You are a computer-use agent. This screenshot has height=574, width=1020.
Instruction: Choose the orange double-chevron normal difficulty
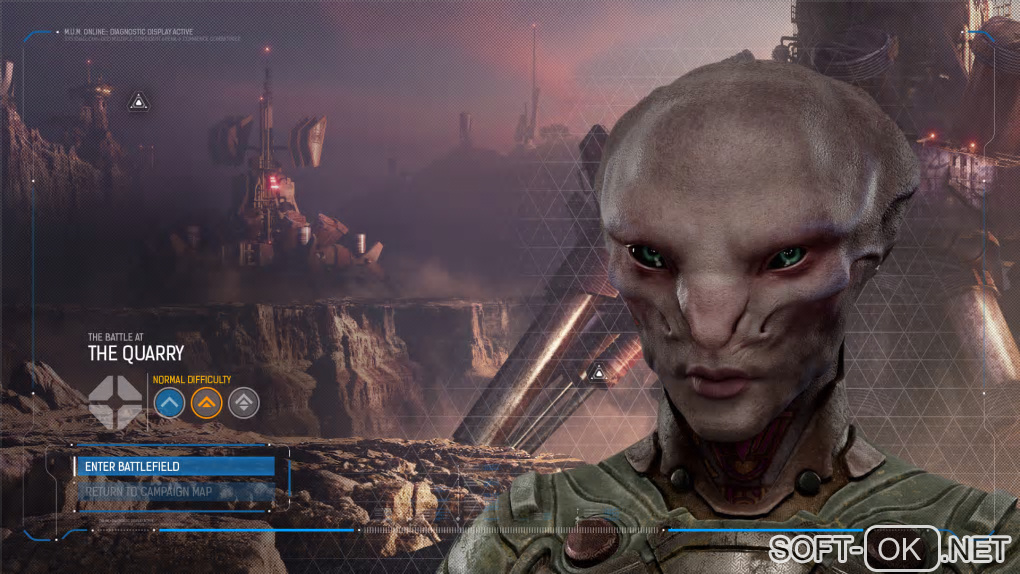[206, 403]
